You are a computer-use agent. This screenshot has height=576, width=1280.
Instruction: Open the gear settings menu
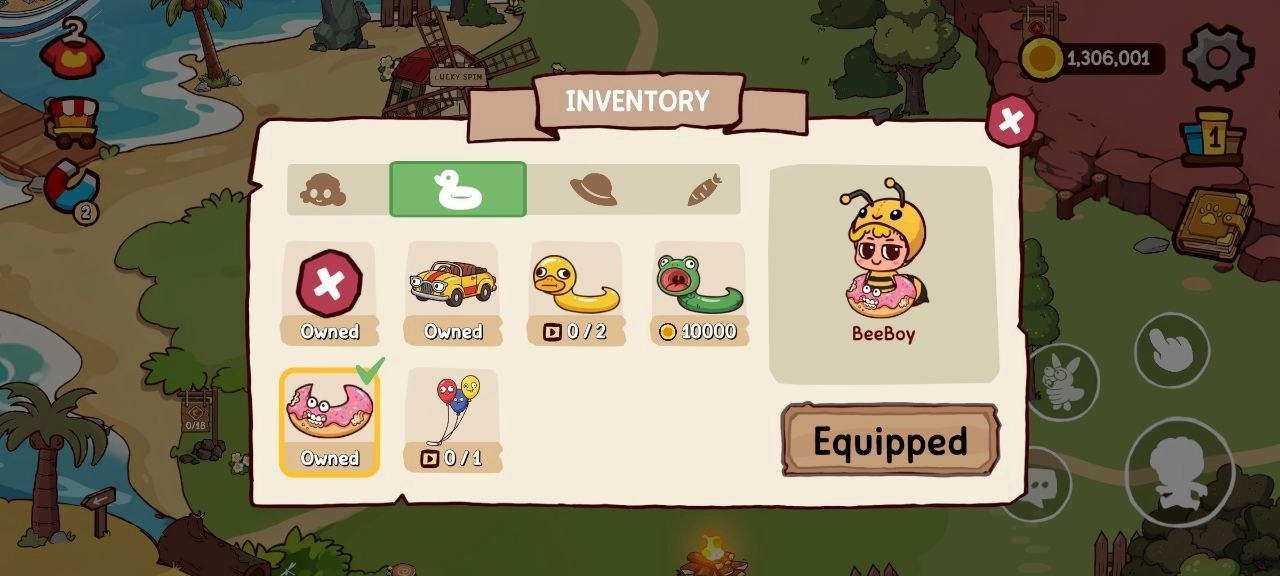point(1218,57)
